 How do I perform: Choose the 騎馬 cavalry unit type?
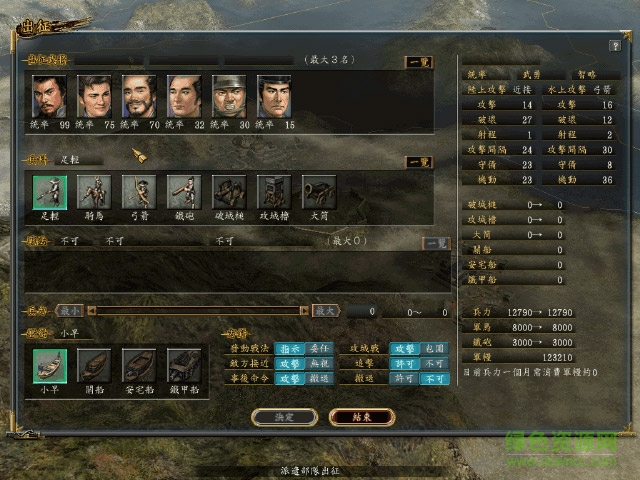pos(94,191)
